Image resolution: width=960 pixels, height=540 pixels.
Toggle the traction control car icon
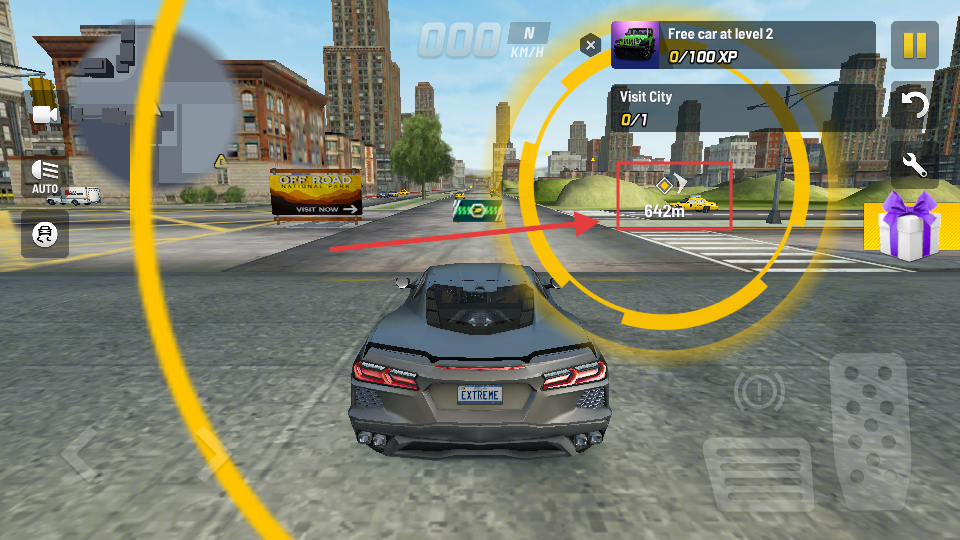(45, 234)
